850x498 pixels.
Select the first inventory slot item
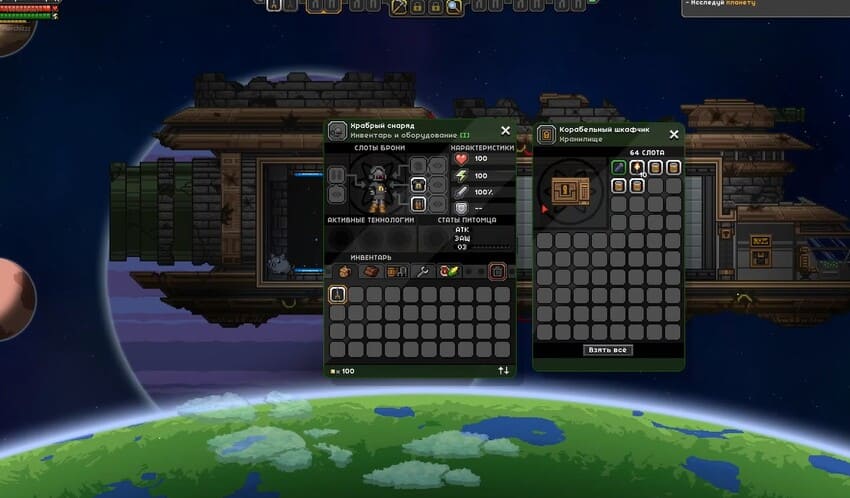338,294
